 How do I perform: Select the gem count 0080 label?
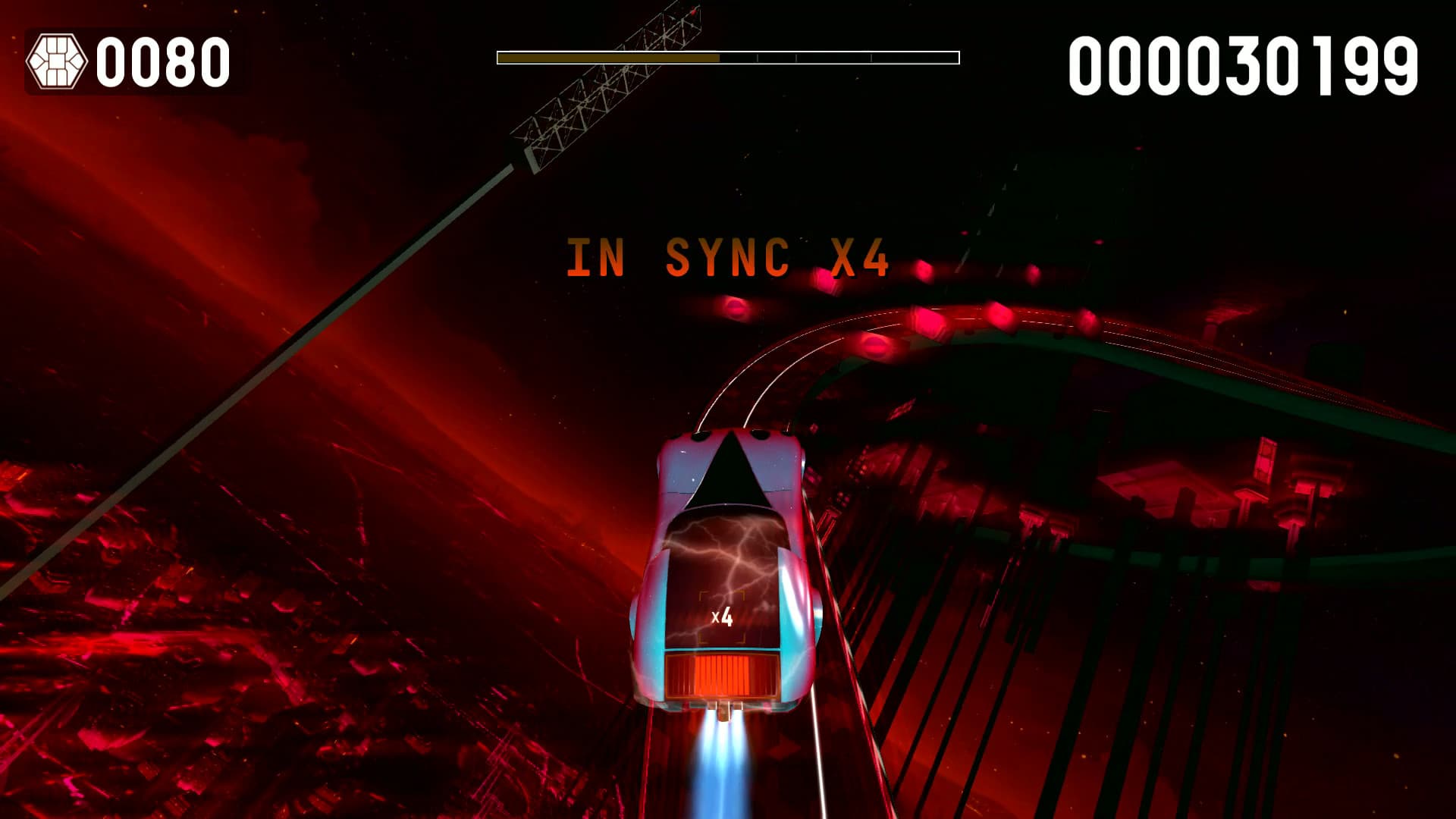click(163, 61)
